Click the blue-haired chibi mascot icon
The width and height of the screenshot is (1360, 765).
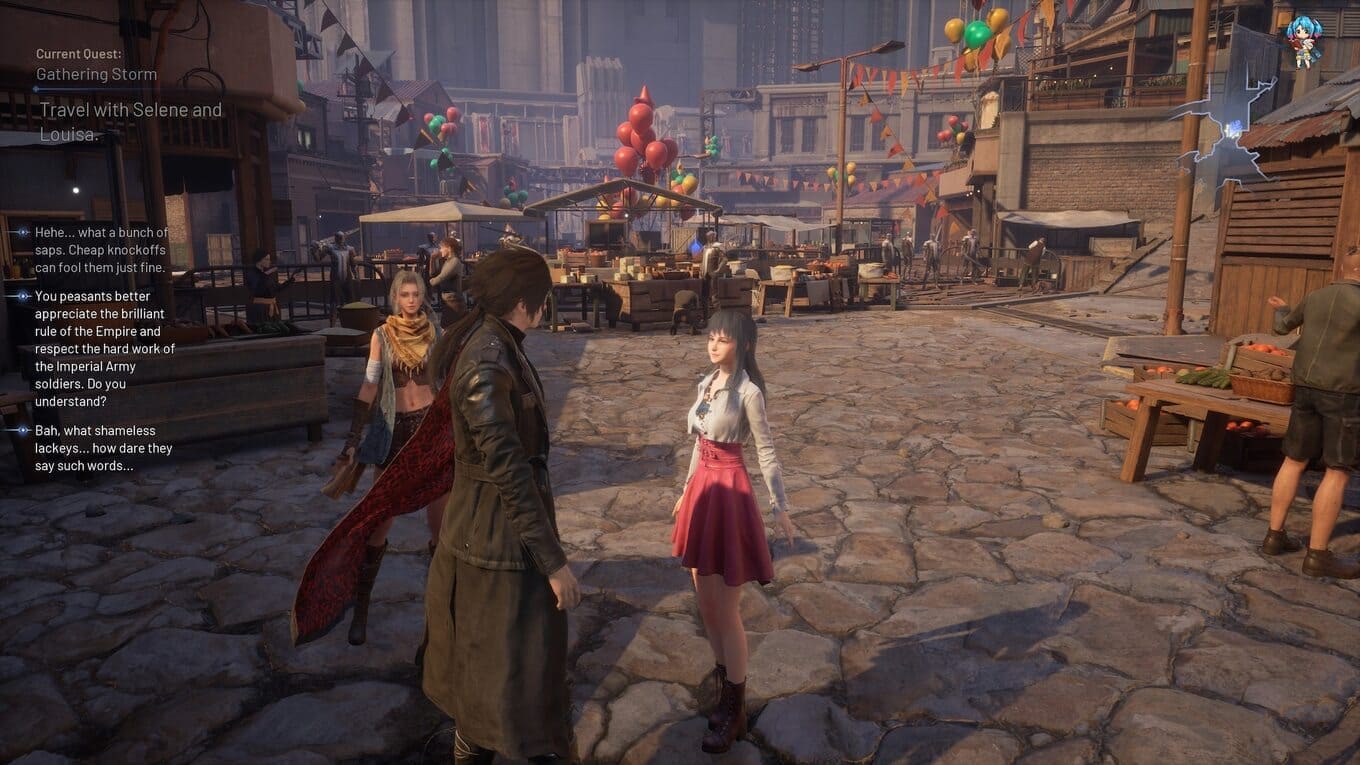coord(1303,41)
